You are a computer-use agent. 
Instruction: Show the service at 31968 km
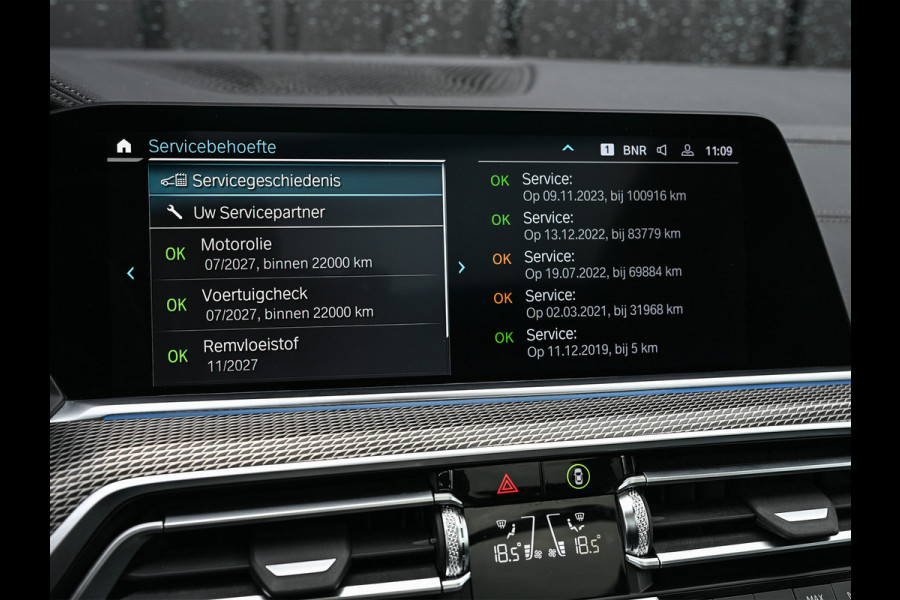pos(604,302)
